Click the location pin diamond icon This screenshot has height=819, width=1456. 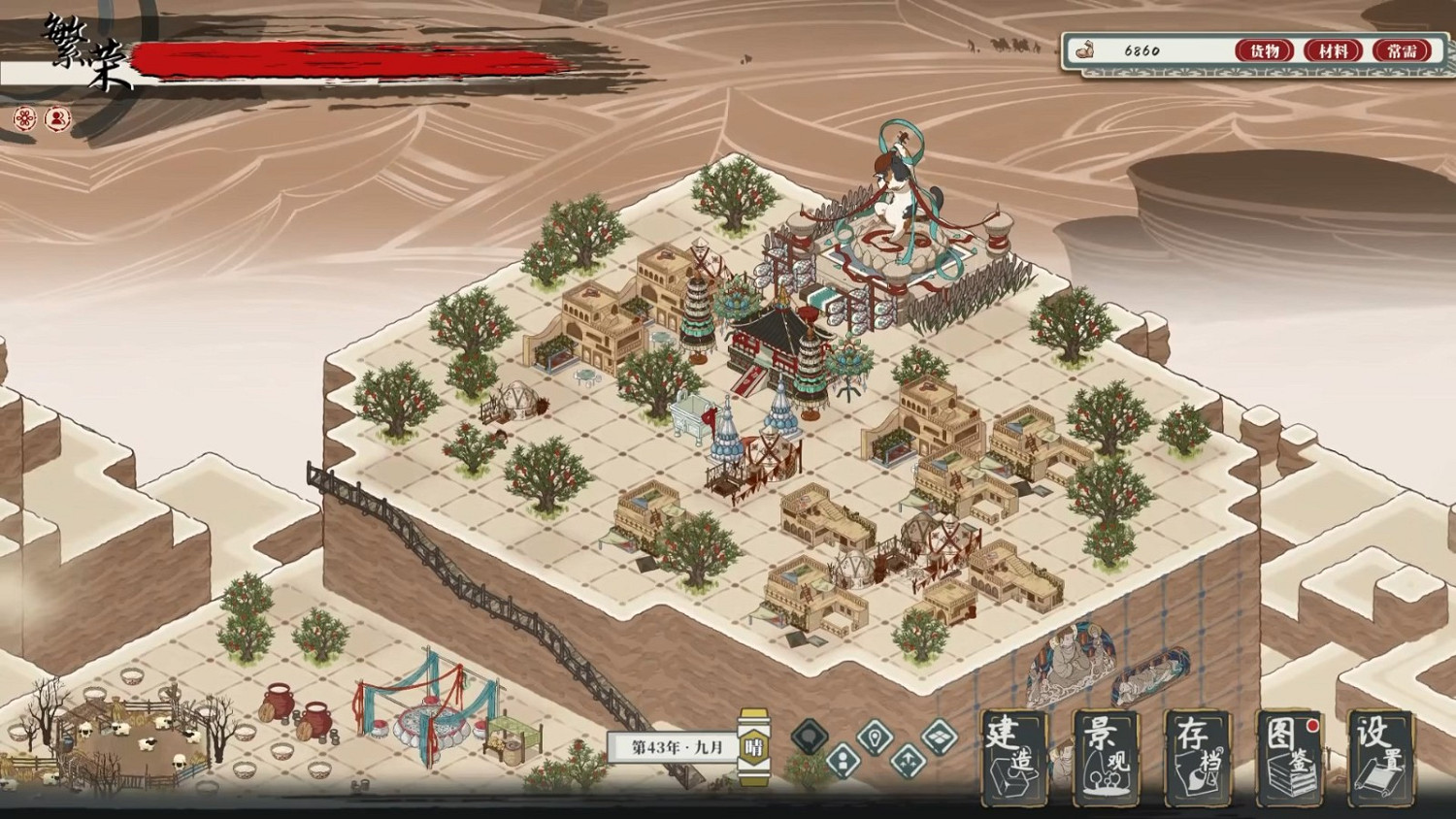click(x=875, y=736)
